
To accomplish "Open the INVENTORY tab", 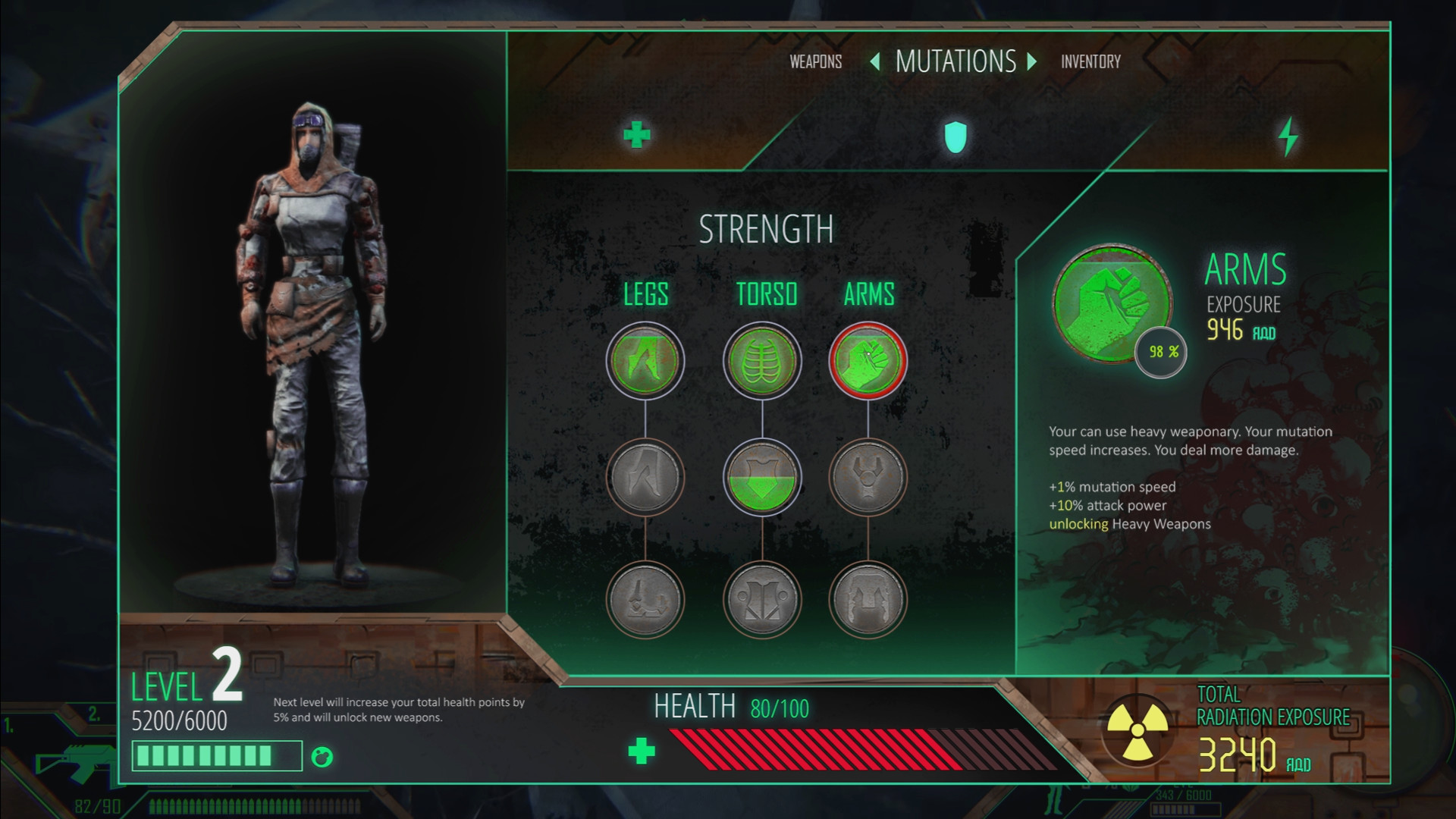I will click(x=1090, y=61).
